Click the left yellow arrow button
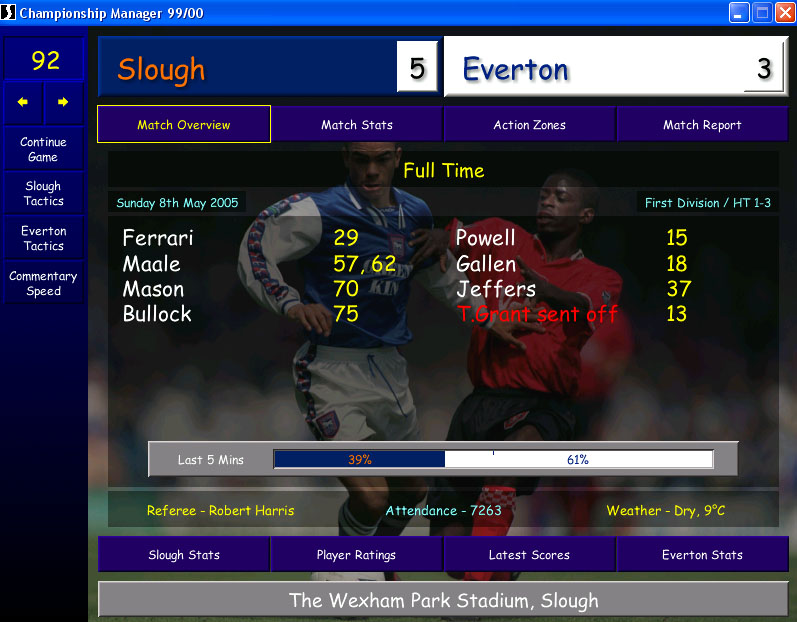797x622 pixels. click(x=23, y=102)
